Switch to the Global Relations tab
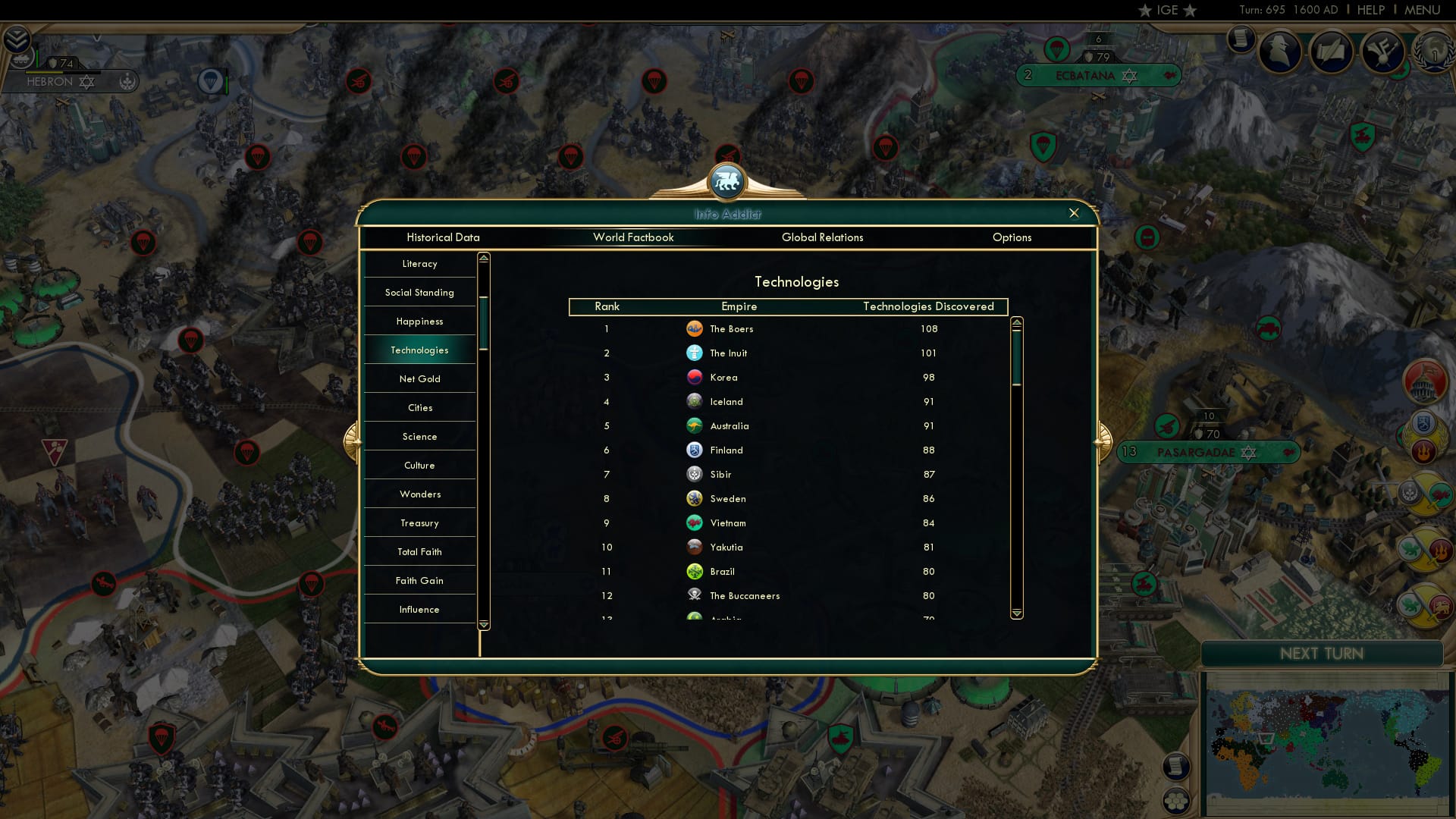 (823, 237)
